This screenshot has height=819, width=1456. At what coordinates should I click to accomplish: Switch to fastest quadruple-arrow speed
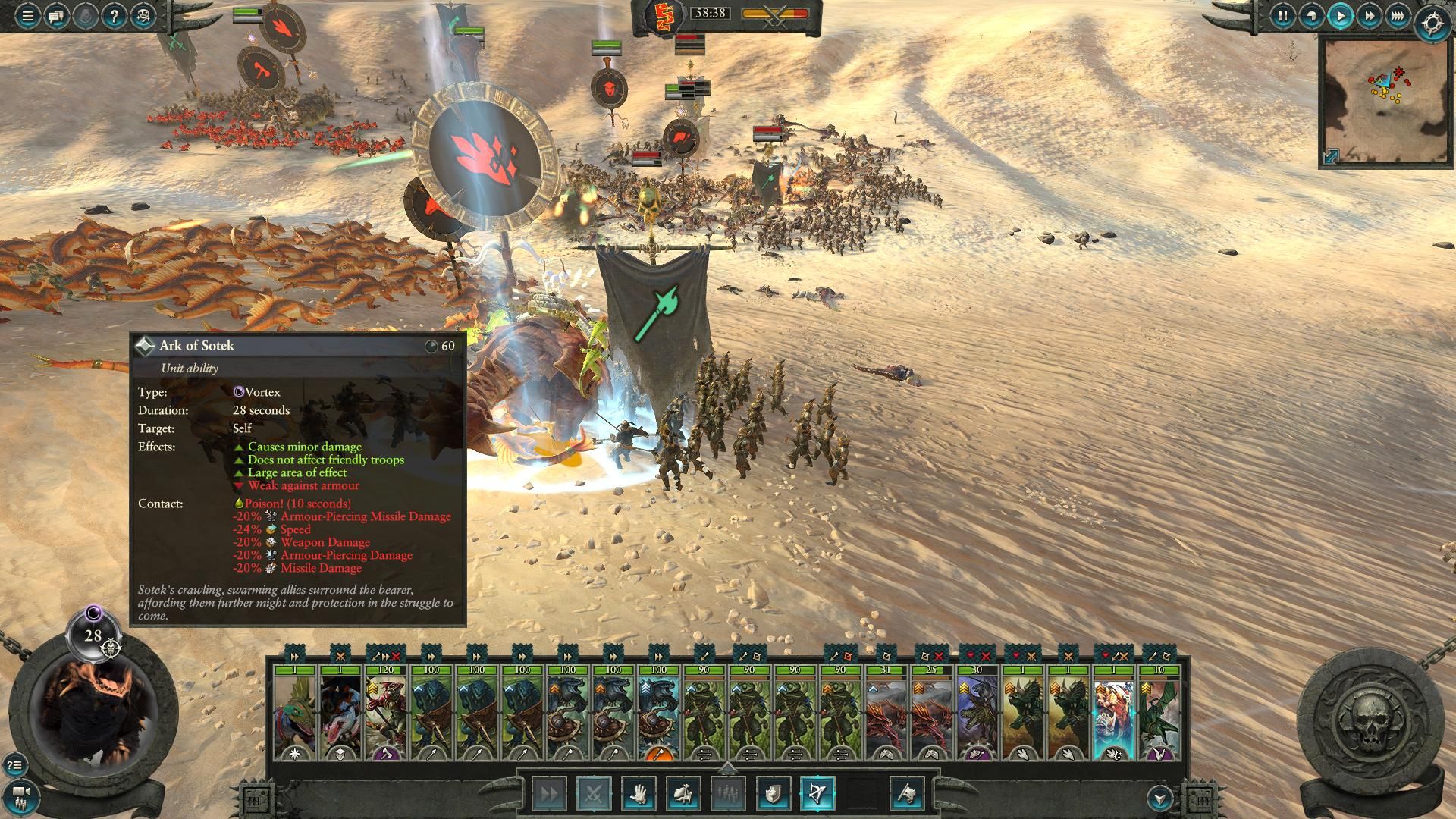pos(1398,15)
